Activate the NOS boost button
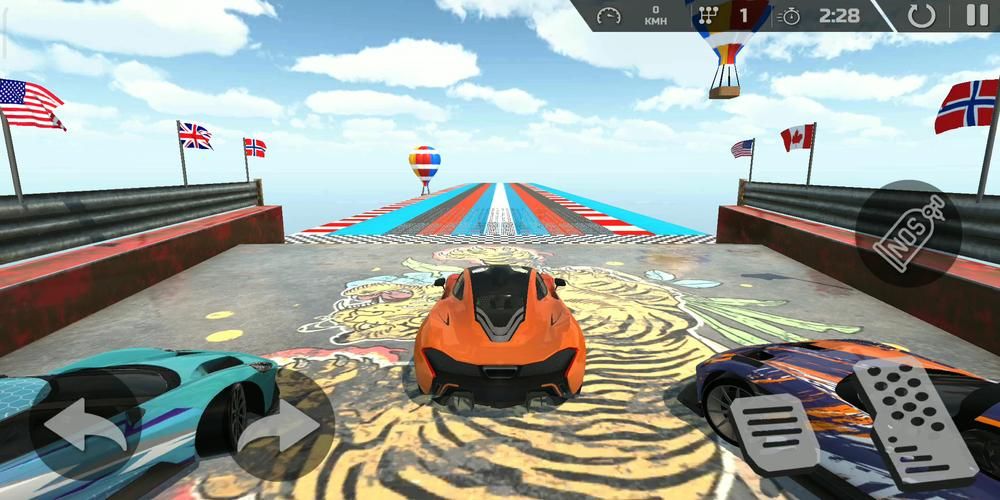1000x500 pixels. (x=908, y=233)
